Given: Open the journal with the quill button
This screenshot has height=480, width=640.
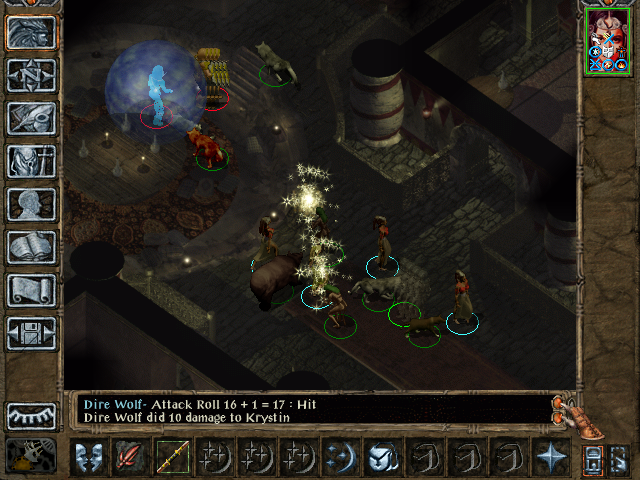Looking at the screenshot, I should (x=31, y=118).
